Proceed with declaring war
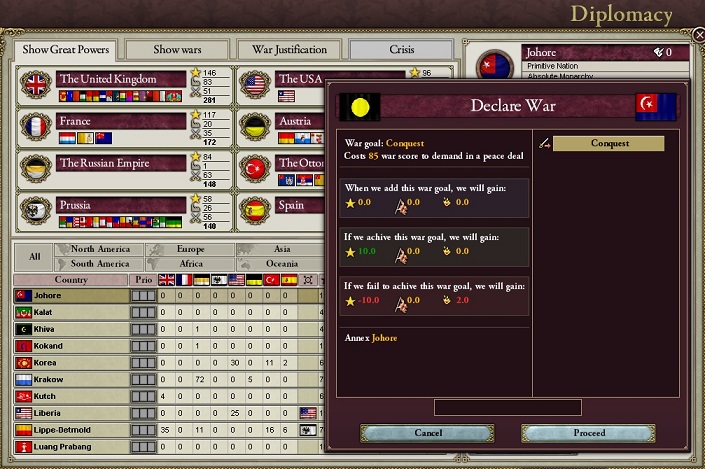The width and height of the screenshot is (705, 469). [x=589, y=433]
